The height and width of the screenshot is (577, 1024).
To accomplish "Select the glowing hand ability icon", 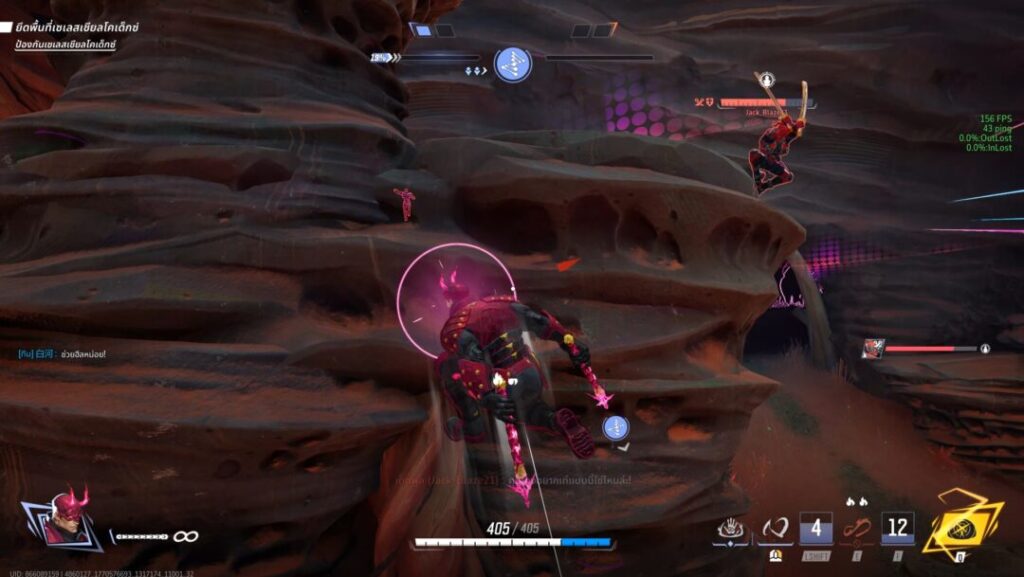I will tap(731, 527).
